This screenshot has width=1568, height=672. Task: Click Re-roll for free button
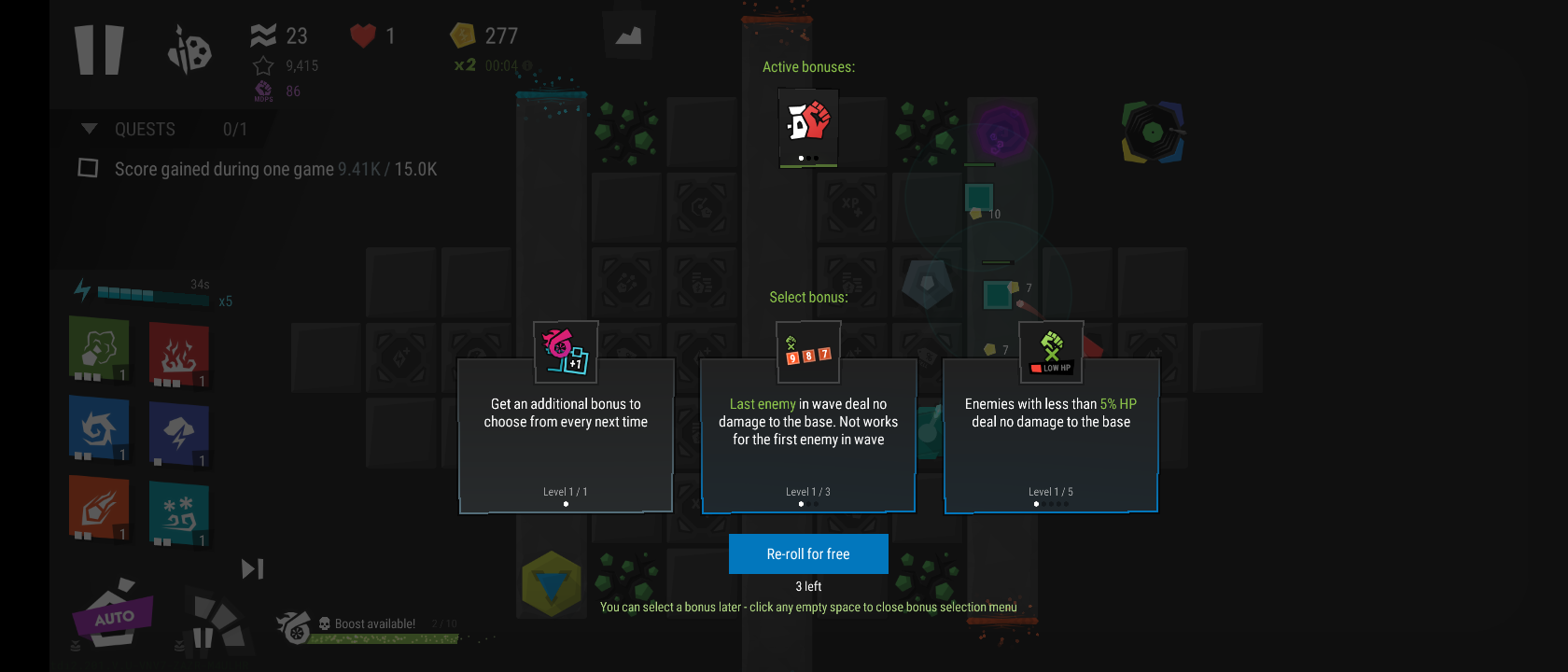point(808,553)
